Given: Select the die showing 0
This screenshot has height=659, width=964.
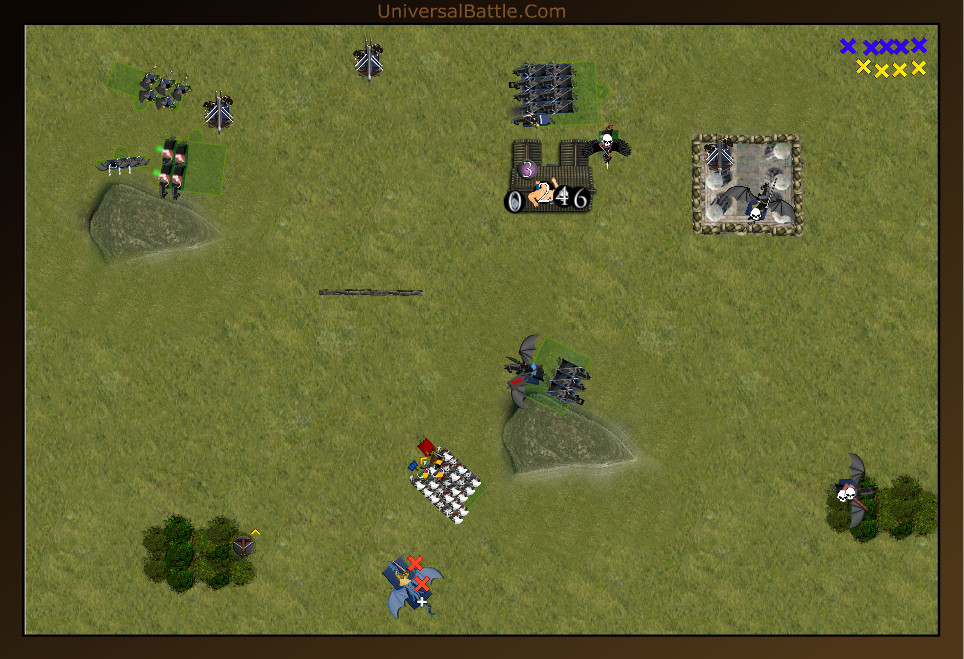Looking at the screenshot, I should pyautogui.click(x=514, y=201).
